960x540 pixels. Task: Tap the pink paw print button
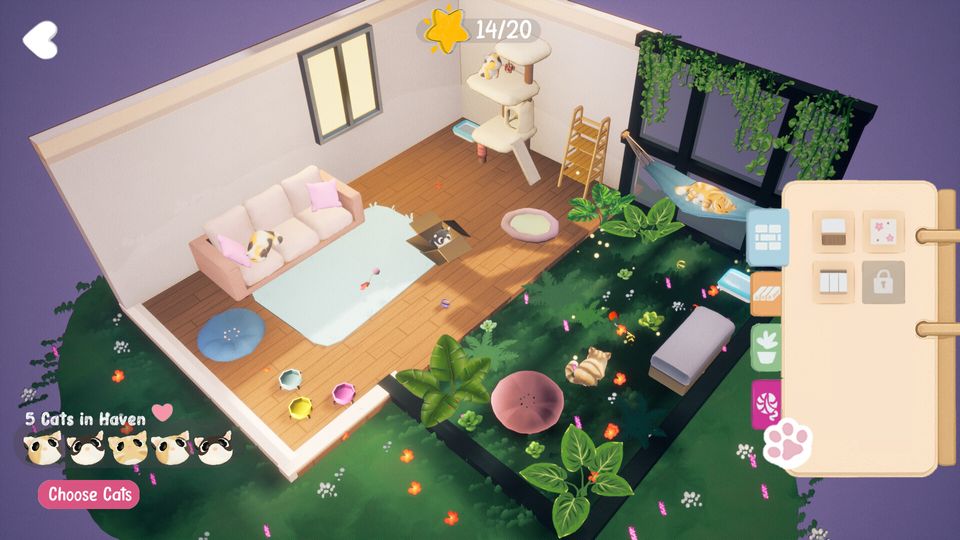click(x=788, y=443)
